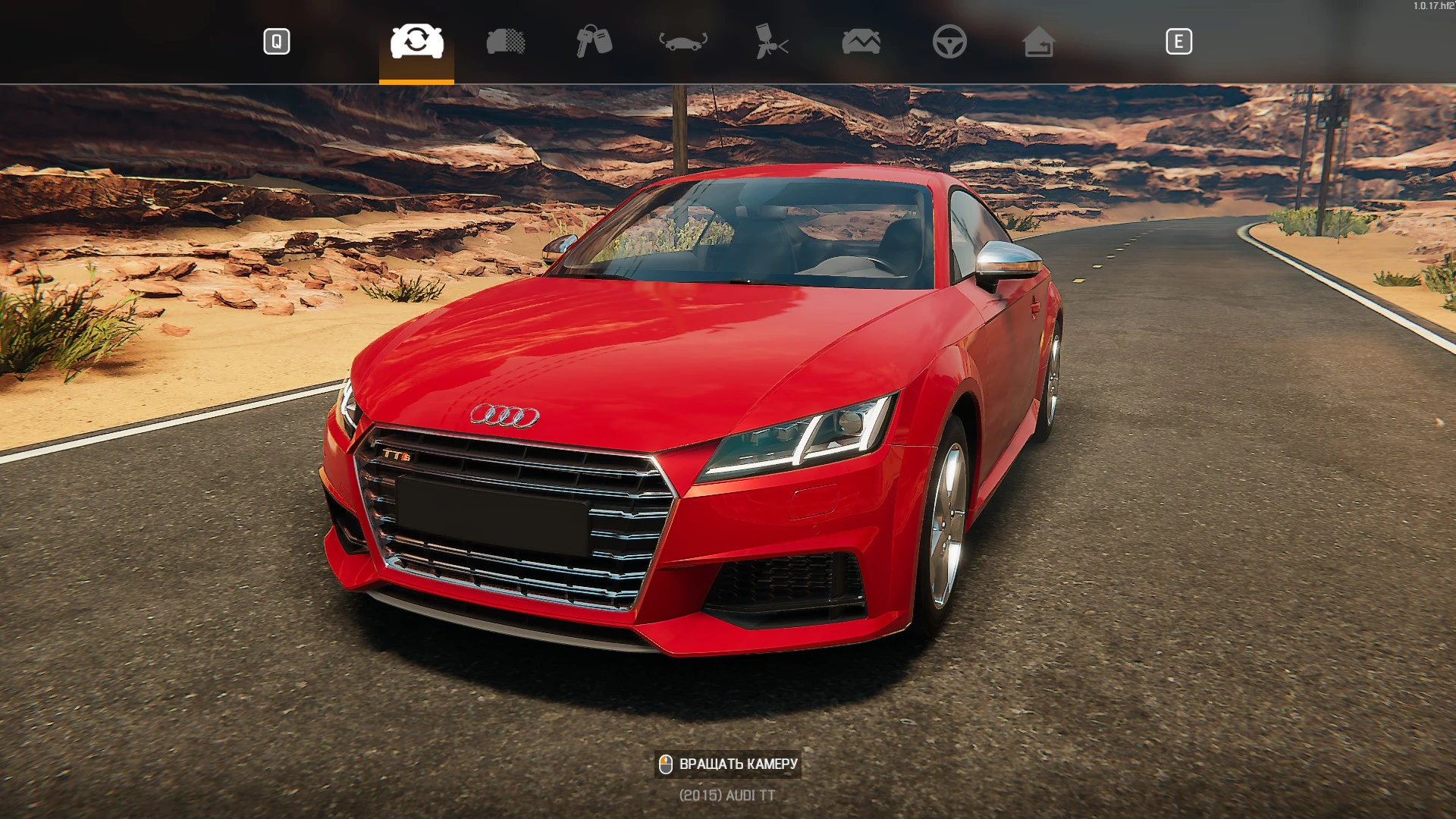Image resolution: width=1456 pixels, height=819 pixels.
Task: Click the car lift icon with tow hooks
Action: pos(683,42)
